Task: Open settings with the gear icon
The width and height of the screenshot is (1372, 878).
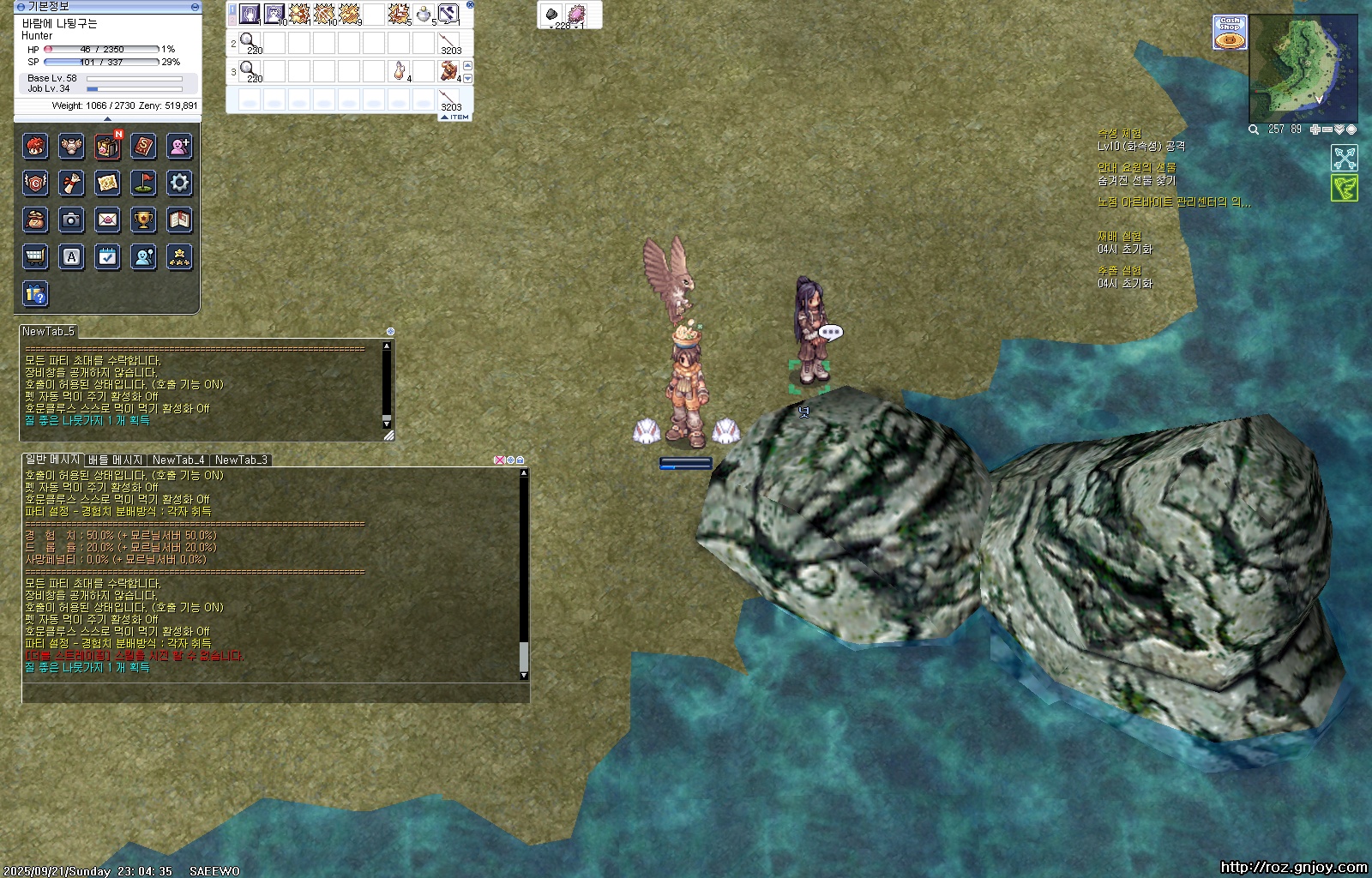Action: (179, 183)
